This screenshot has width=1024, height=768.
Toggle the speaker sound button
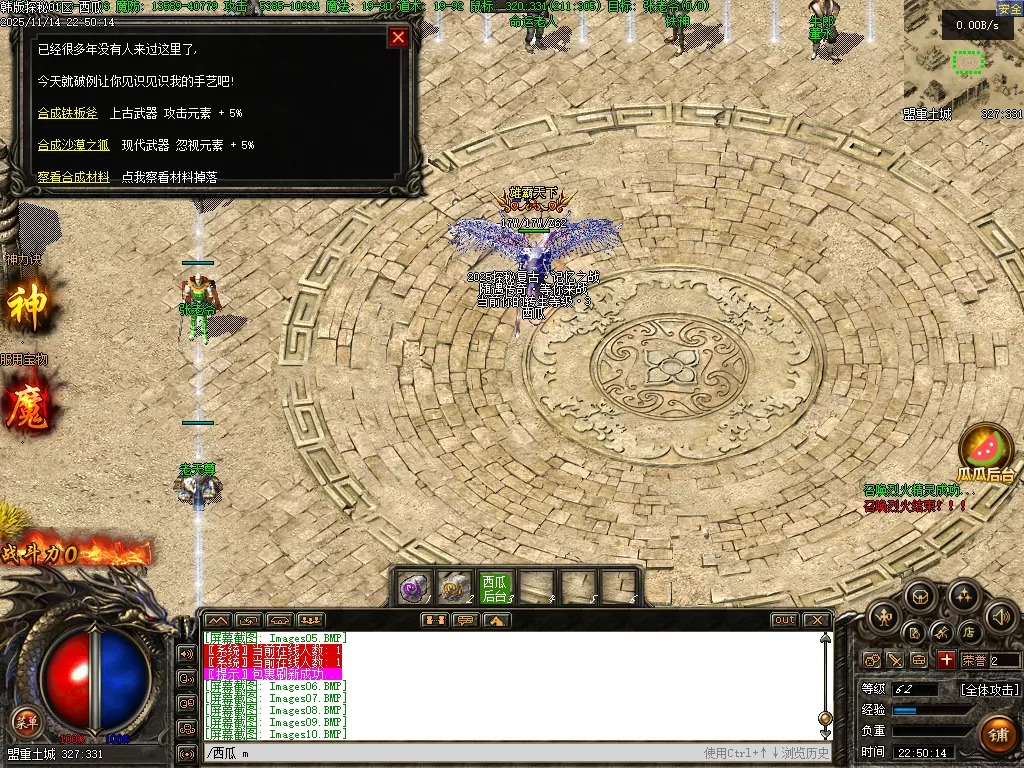1001,617
